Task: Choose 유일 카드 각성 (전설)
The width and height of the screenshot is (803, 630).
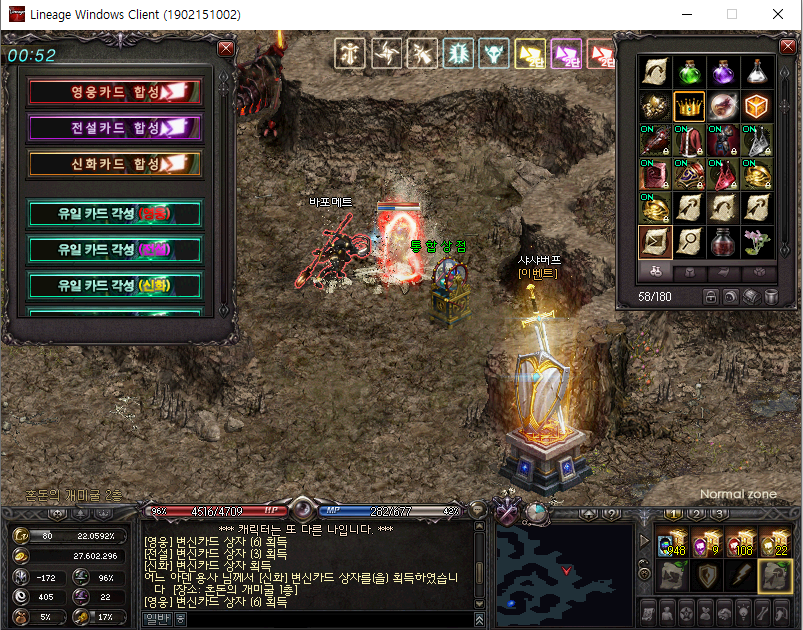Action: click(x=115, y=249)
